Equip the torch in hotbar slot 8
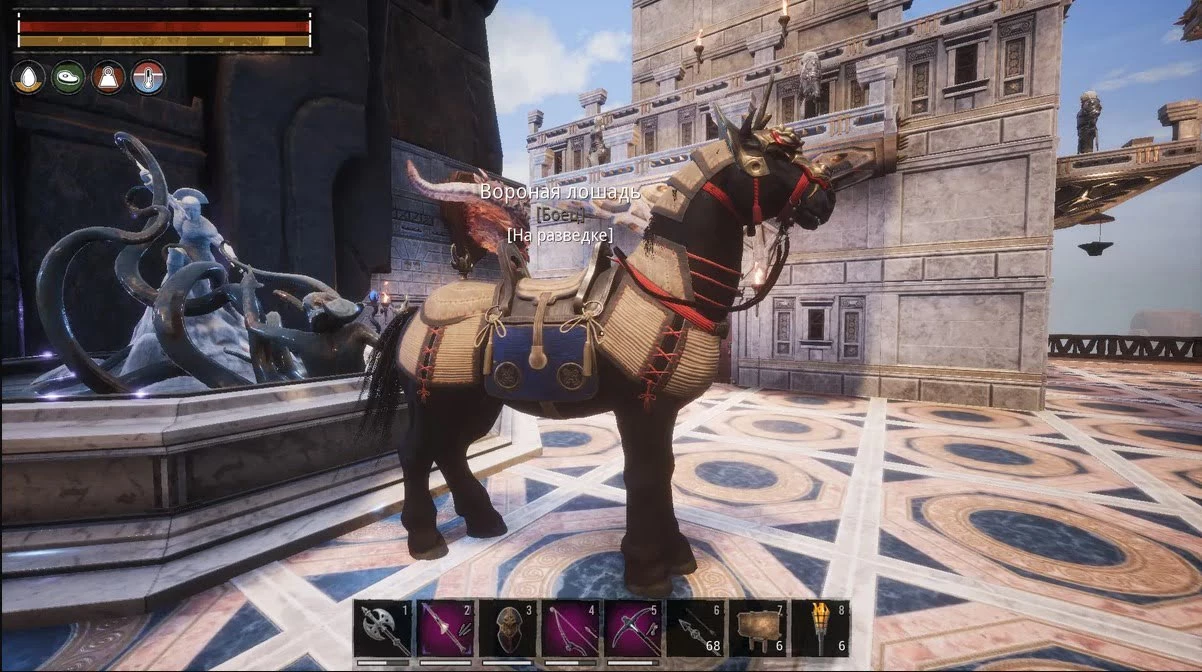 (x=820, y=628)
